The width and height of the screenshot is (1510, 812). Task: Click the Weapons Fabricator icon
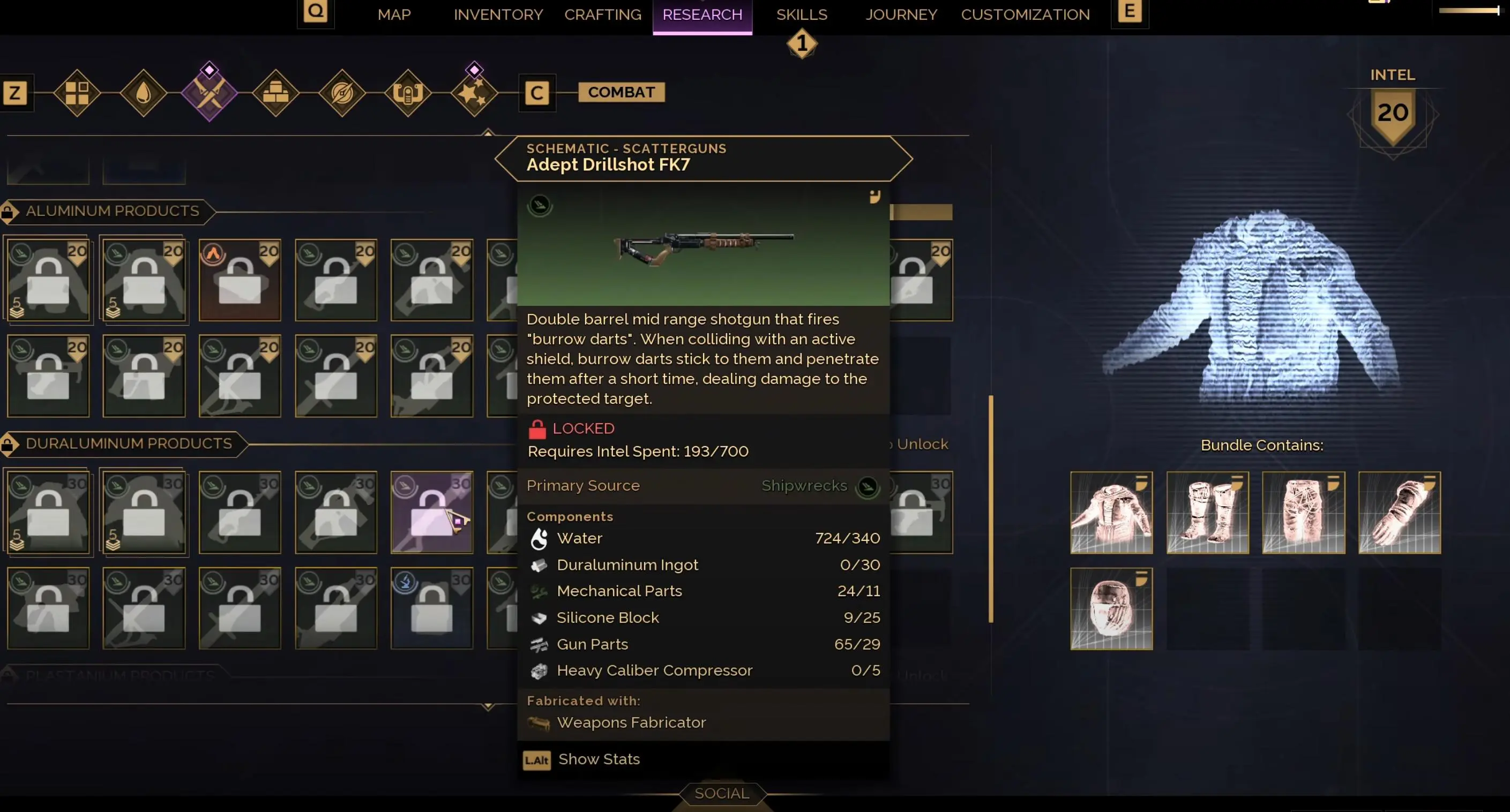point(539,723)
